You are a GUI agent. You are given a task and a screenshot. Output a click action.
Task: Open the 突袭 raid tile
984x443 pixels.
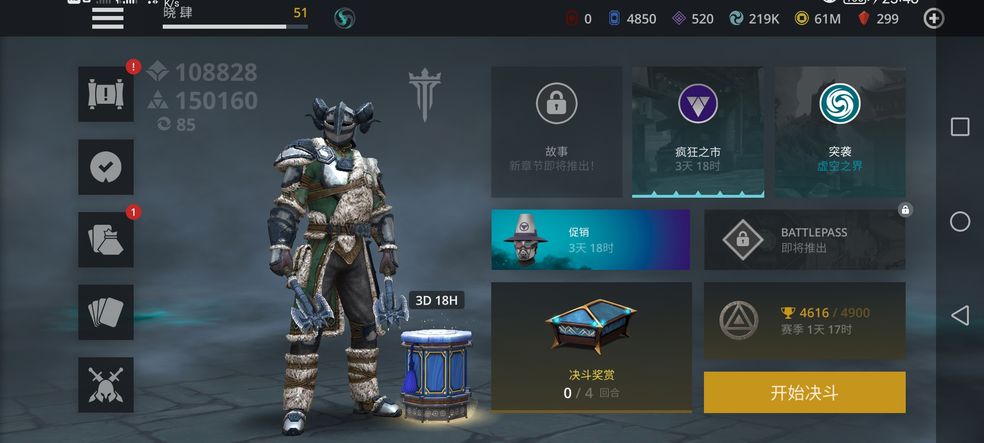coord(839,132)
